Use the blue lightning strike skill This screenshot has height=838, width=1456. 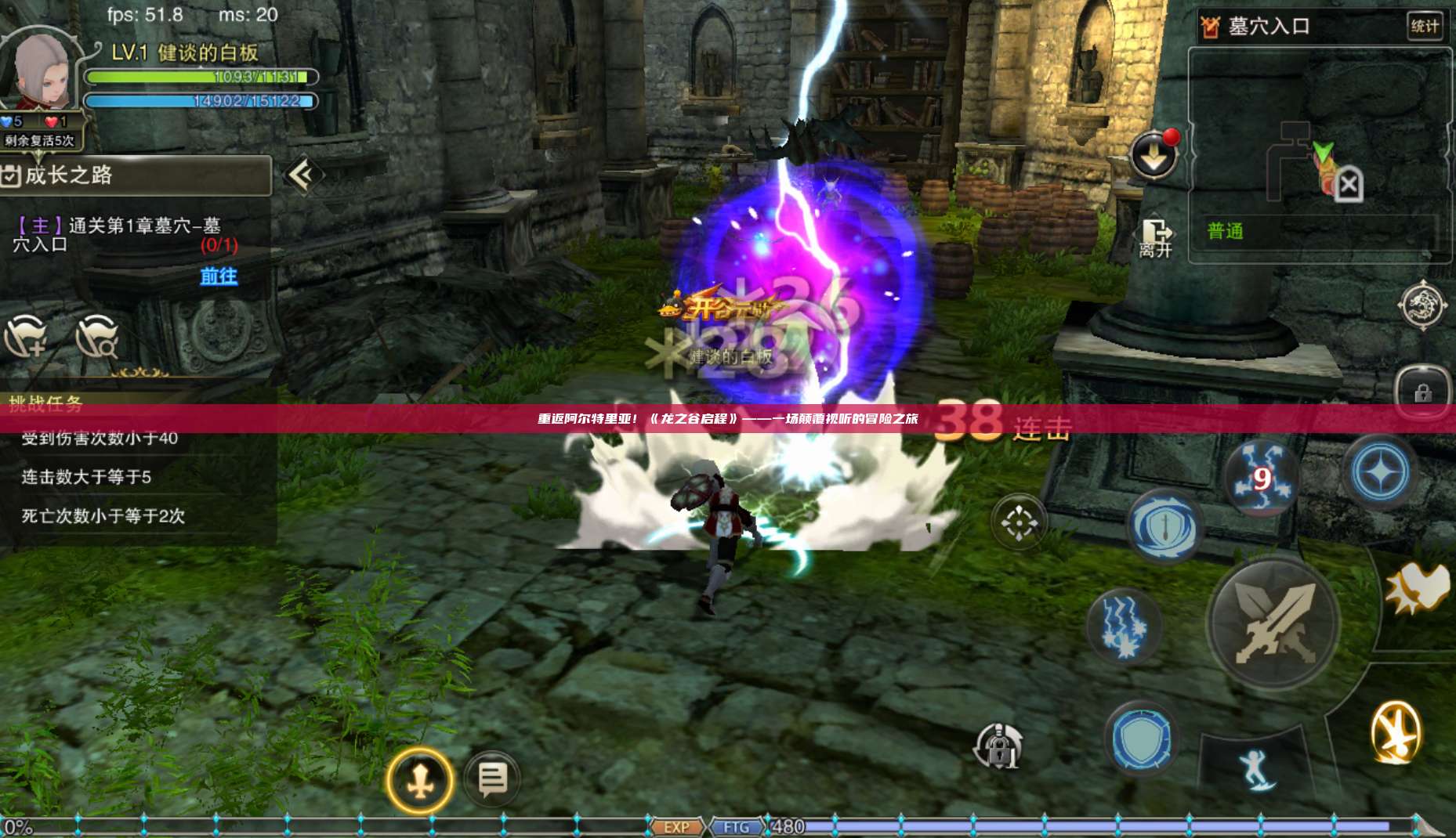pyautogui.click(x=1123, y=625)
